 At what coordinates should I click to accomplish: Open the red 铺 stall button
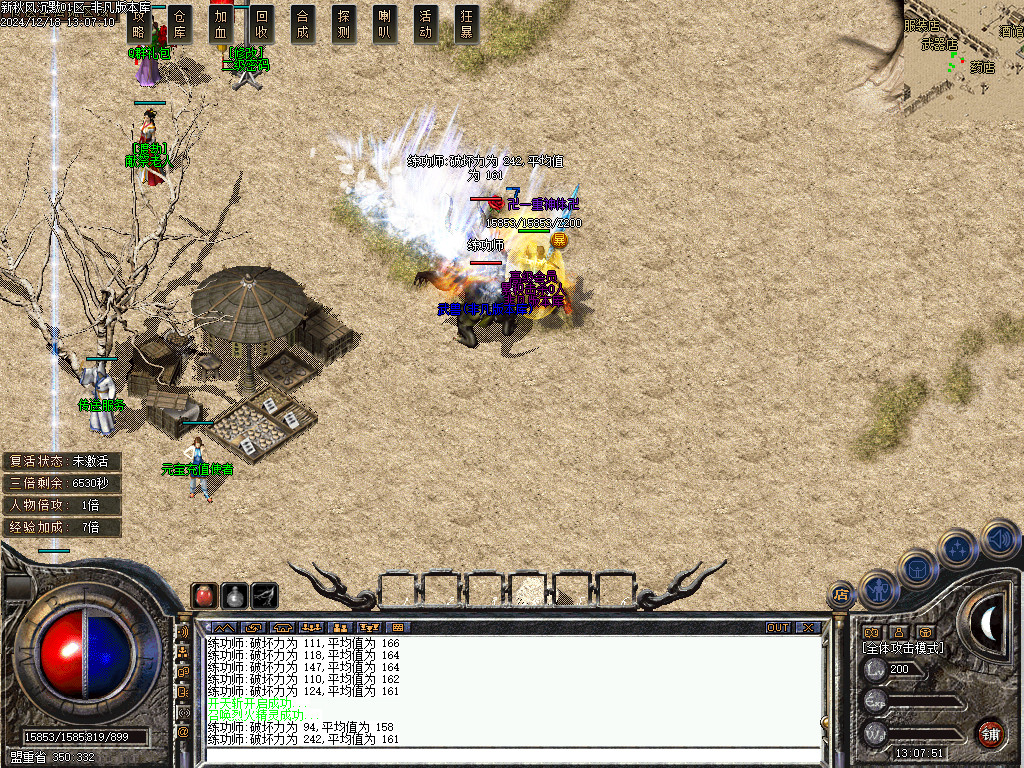(990, 733)
